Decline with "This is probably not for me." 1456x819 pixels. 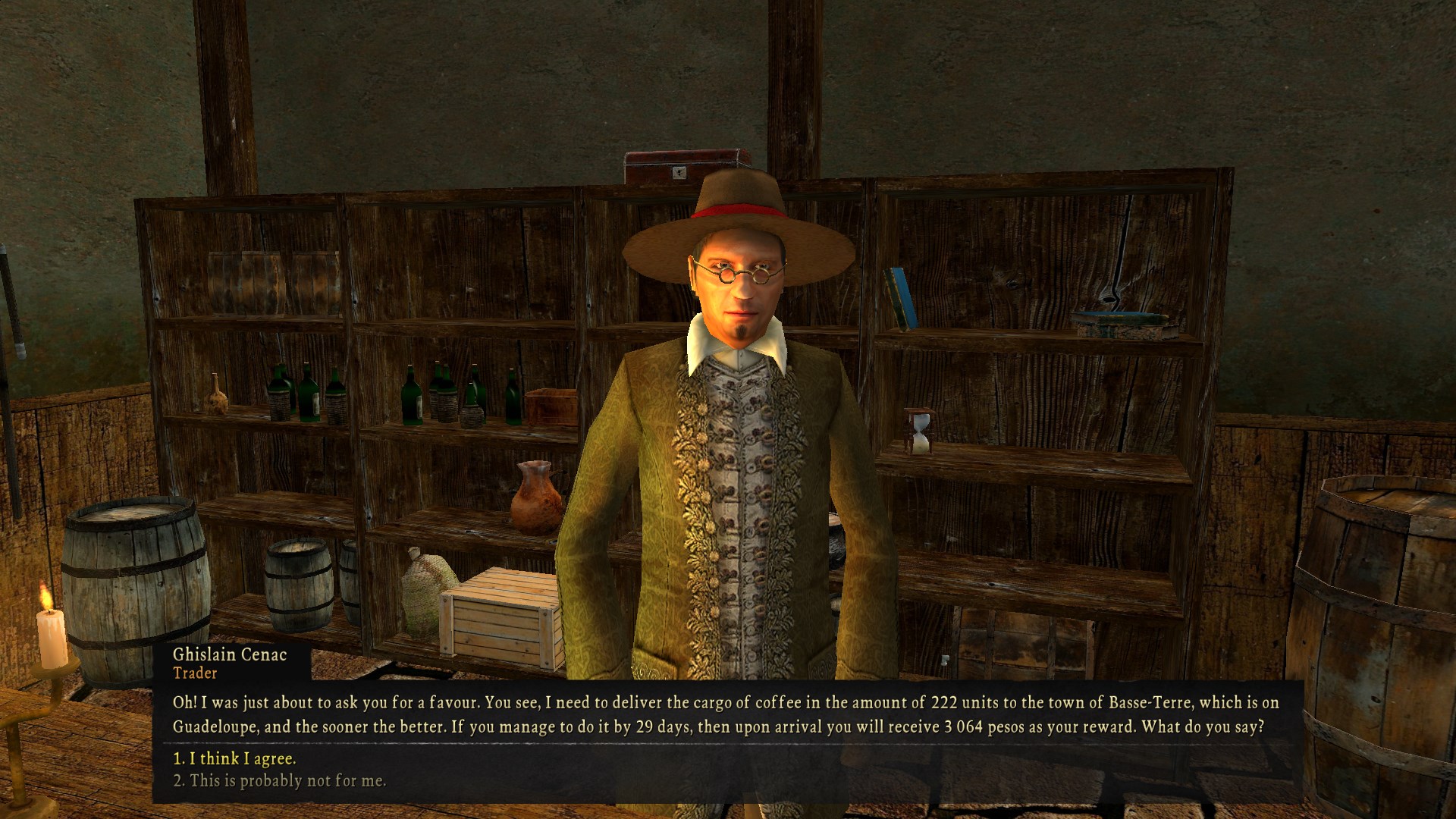point(279,780)
